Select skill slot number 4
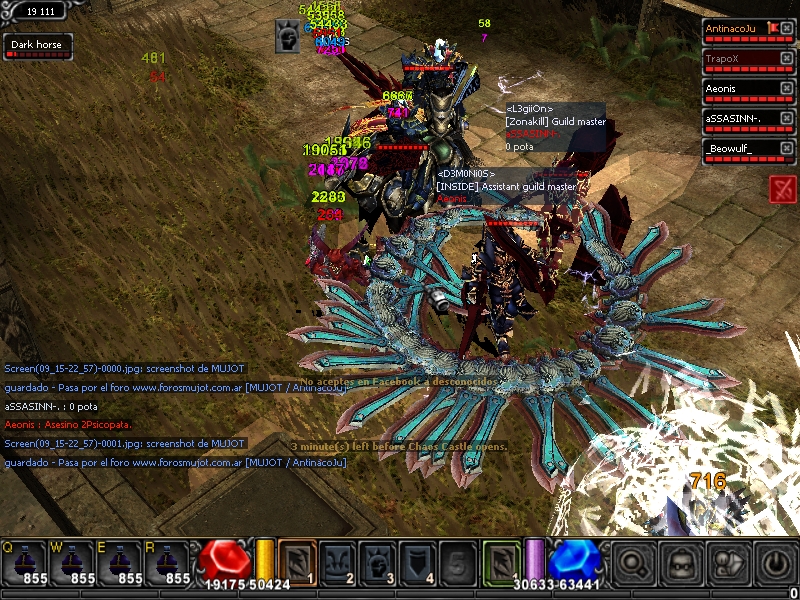800x600 pixels. click(418, 561)
